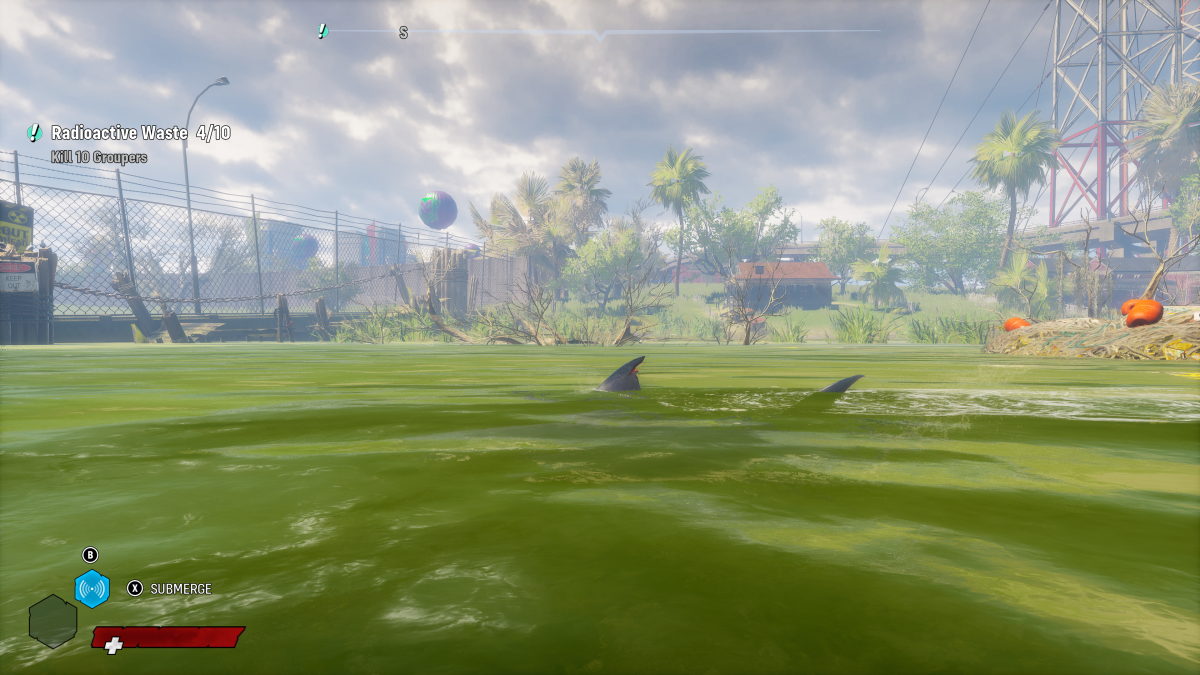Activate the blue sonar ability icon

click(92, 589)
